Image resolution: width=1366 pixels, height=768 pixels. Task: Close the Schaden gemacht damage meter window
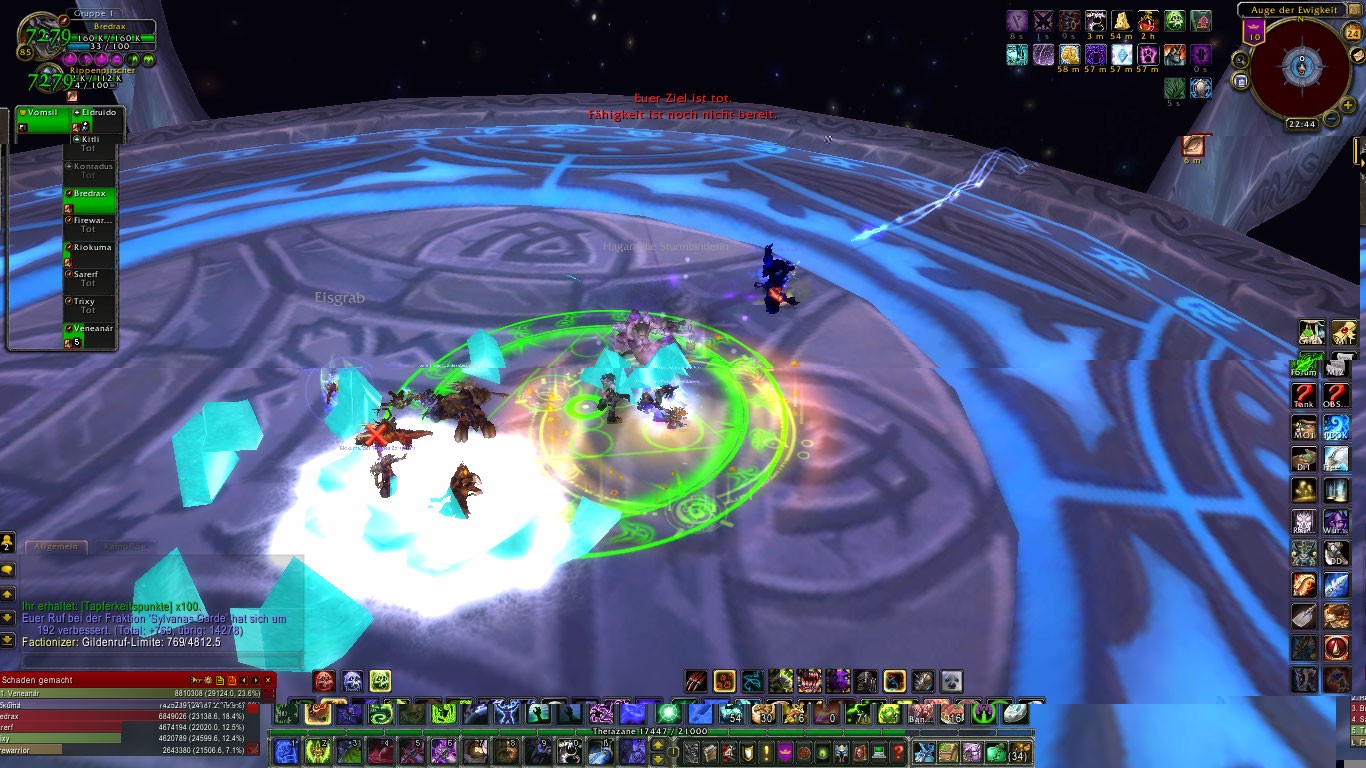[268, 680]
